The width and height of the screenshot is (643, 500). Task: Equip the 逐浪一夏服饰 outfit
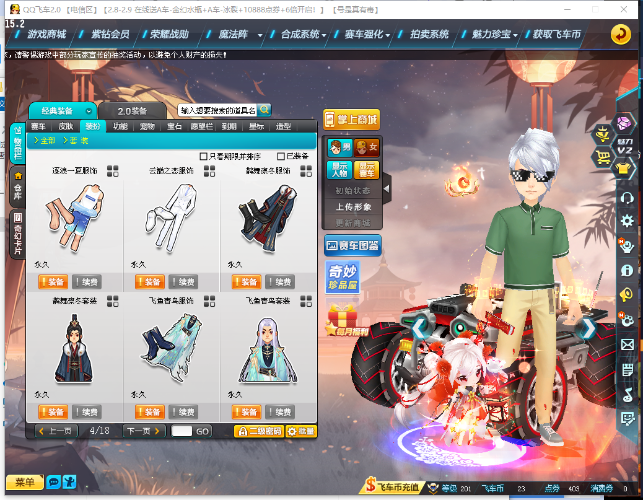(53, 281)
